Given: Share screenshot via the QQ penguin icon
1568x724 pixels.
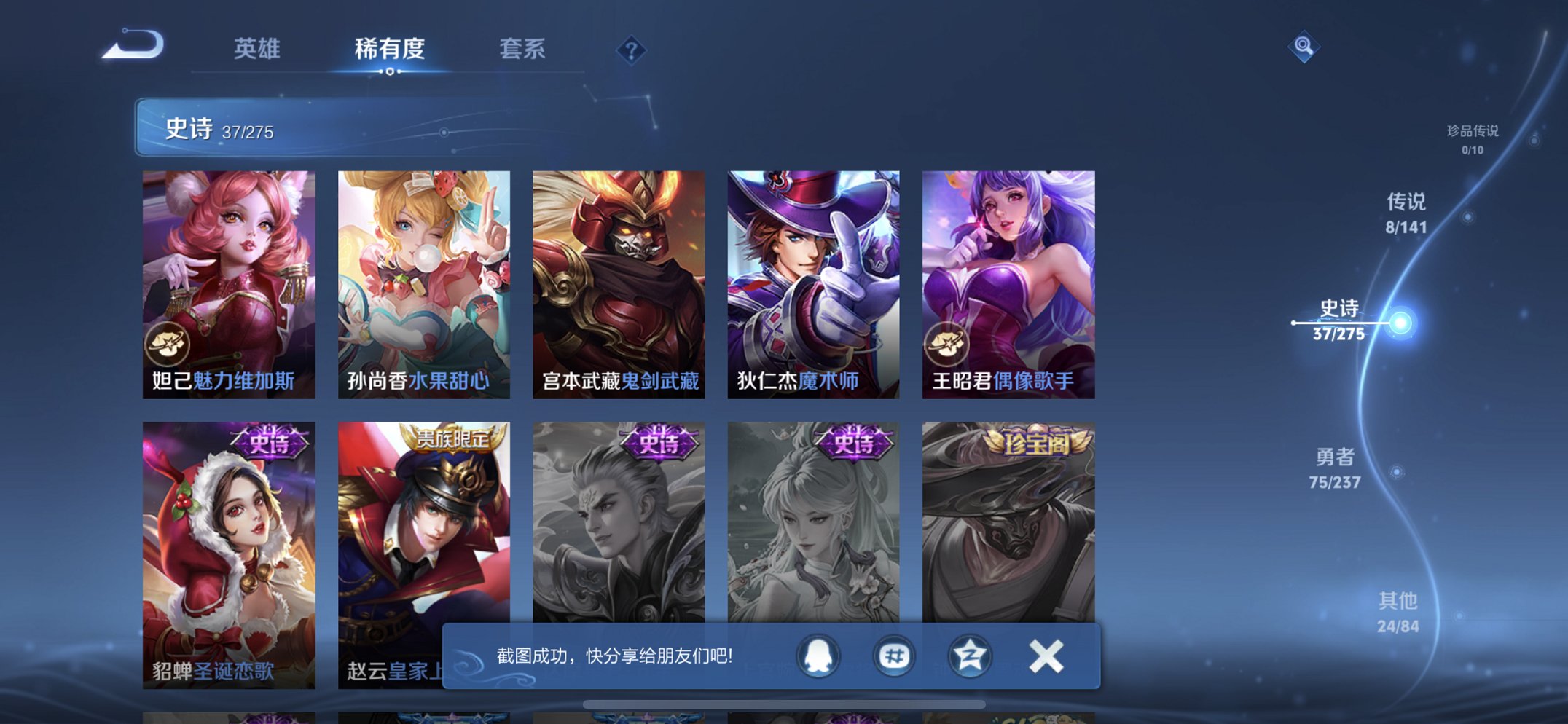Looking at the screenshot, I should coord(818,655).
